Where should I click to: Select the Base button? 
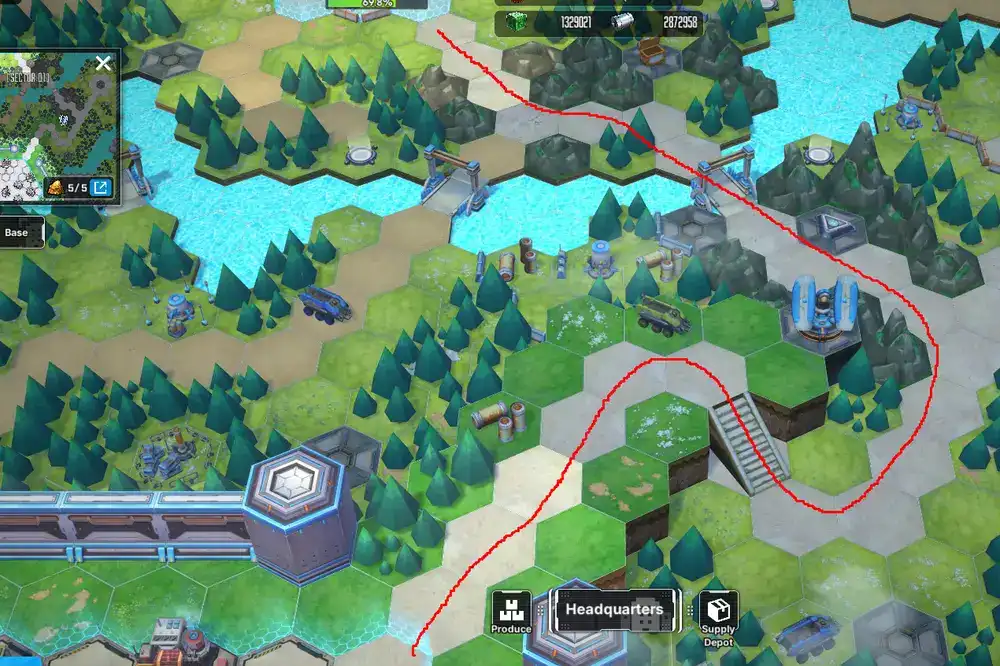tap(16, 233)
